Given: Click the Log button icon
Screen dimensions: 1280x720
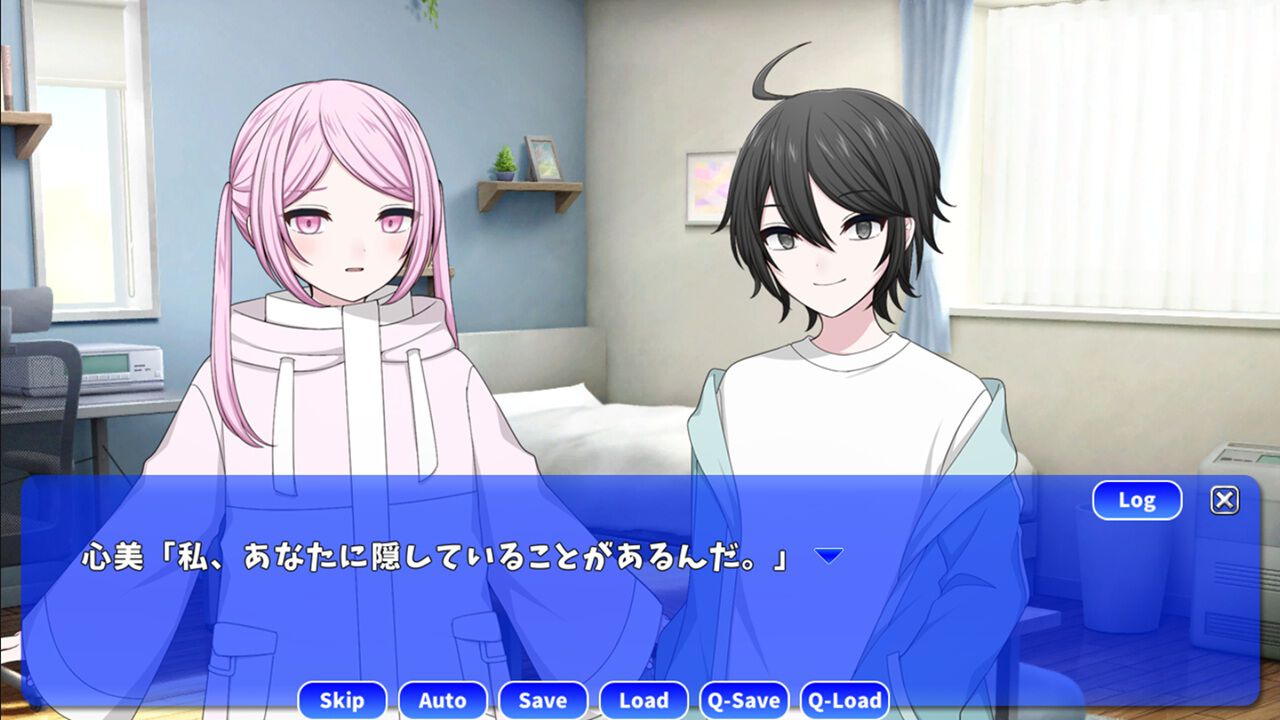Looking at the screenshot, I should 1138,500.
